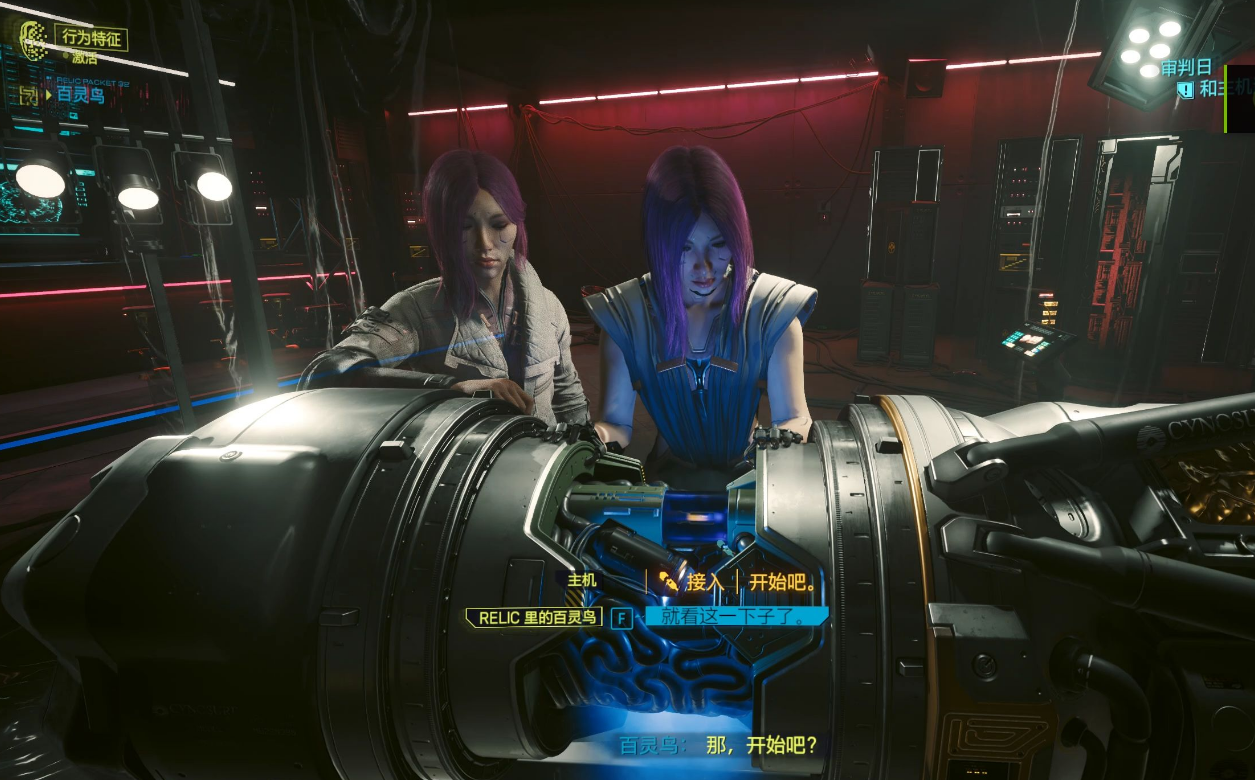1255x780 pixels.
Task: Select the highlighted reply 就看这一下子了。
Action: pos(734,617)
